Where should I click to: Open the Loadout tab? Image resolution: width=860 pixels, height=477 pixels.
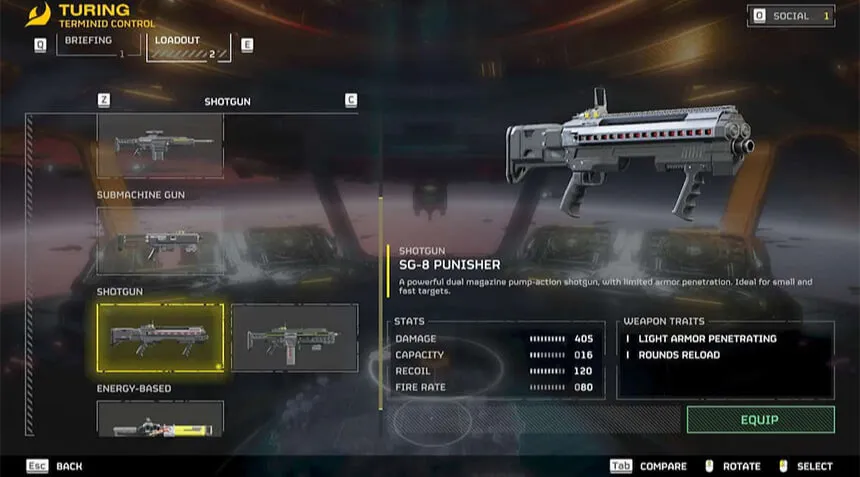[186, 46]
